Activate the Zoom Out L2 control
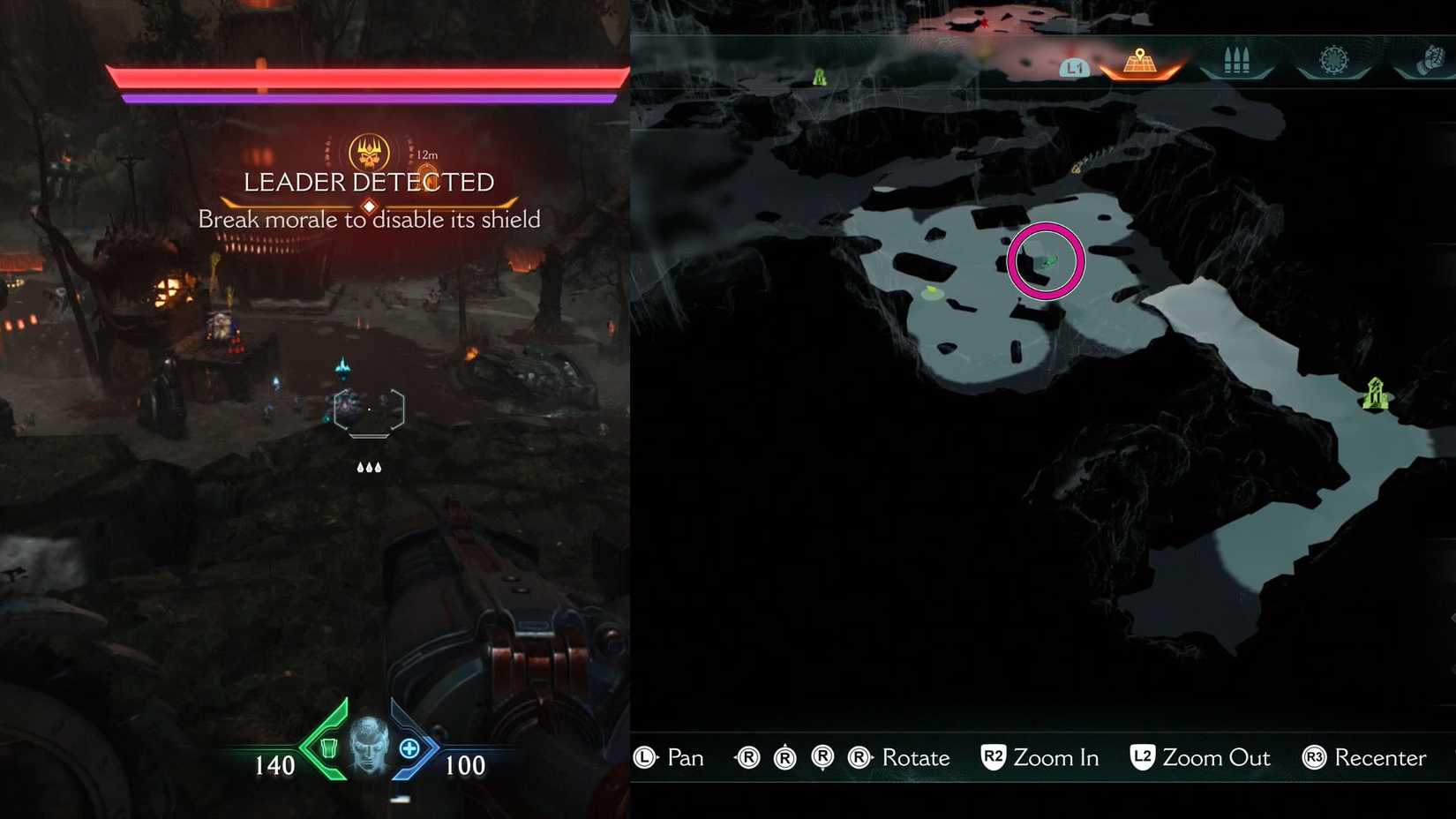This screenshot has width=1456, height=819. (1200, 757)
